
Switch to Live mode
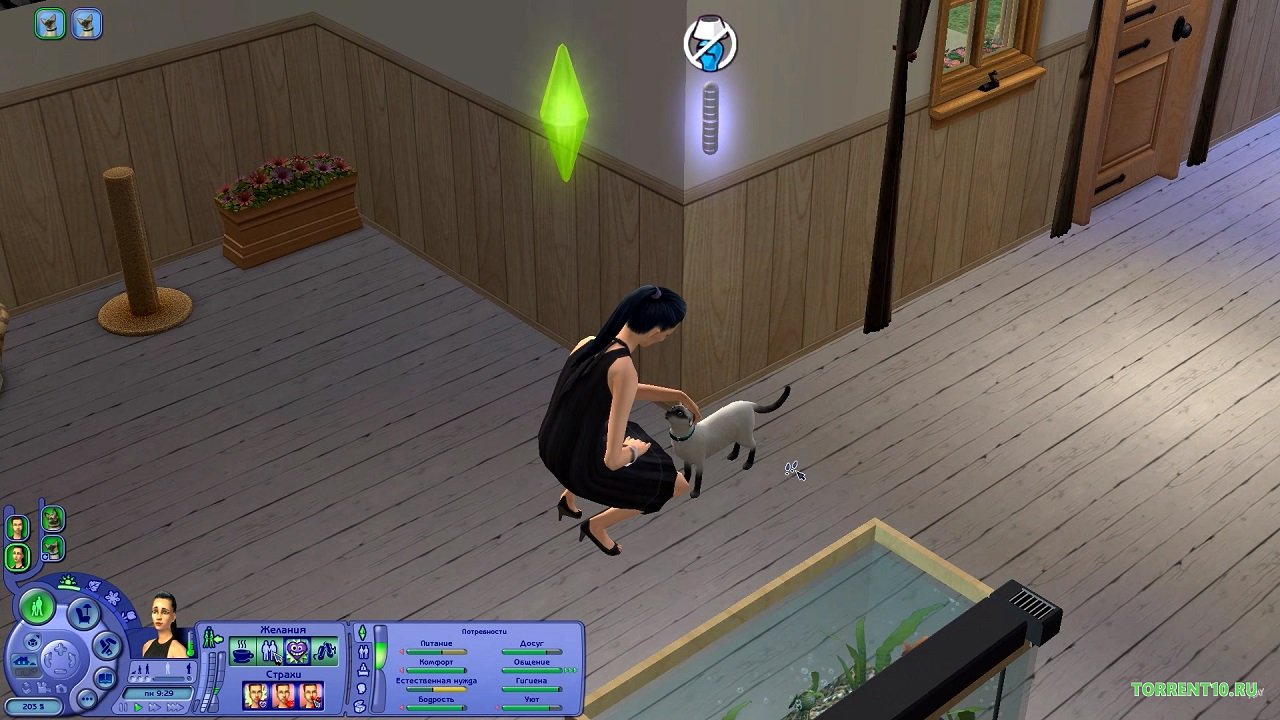(x=38, y=606)
